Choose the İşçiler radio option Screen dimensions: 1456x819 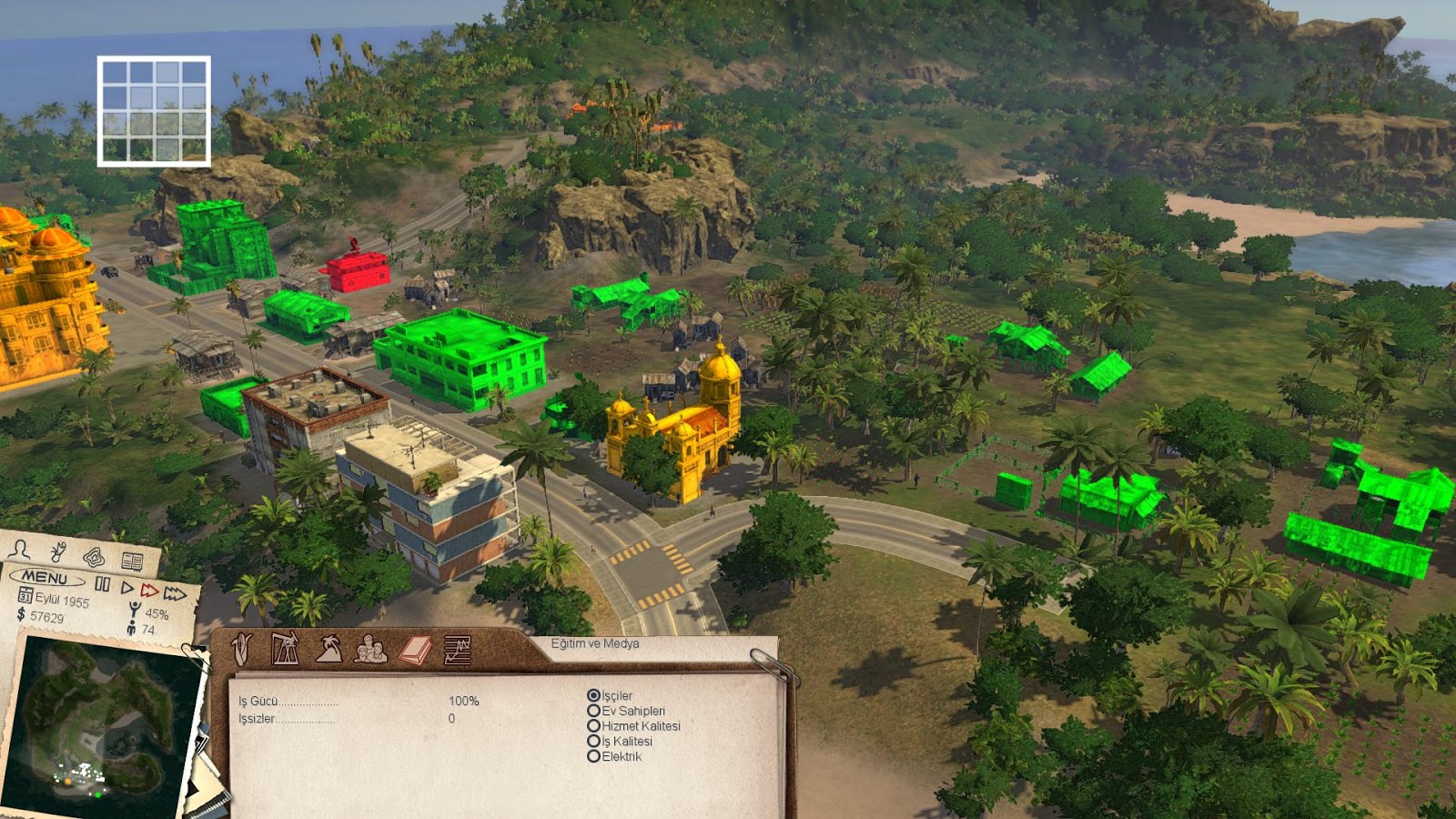[x=593, y=695]
